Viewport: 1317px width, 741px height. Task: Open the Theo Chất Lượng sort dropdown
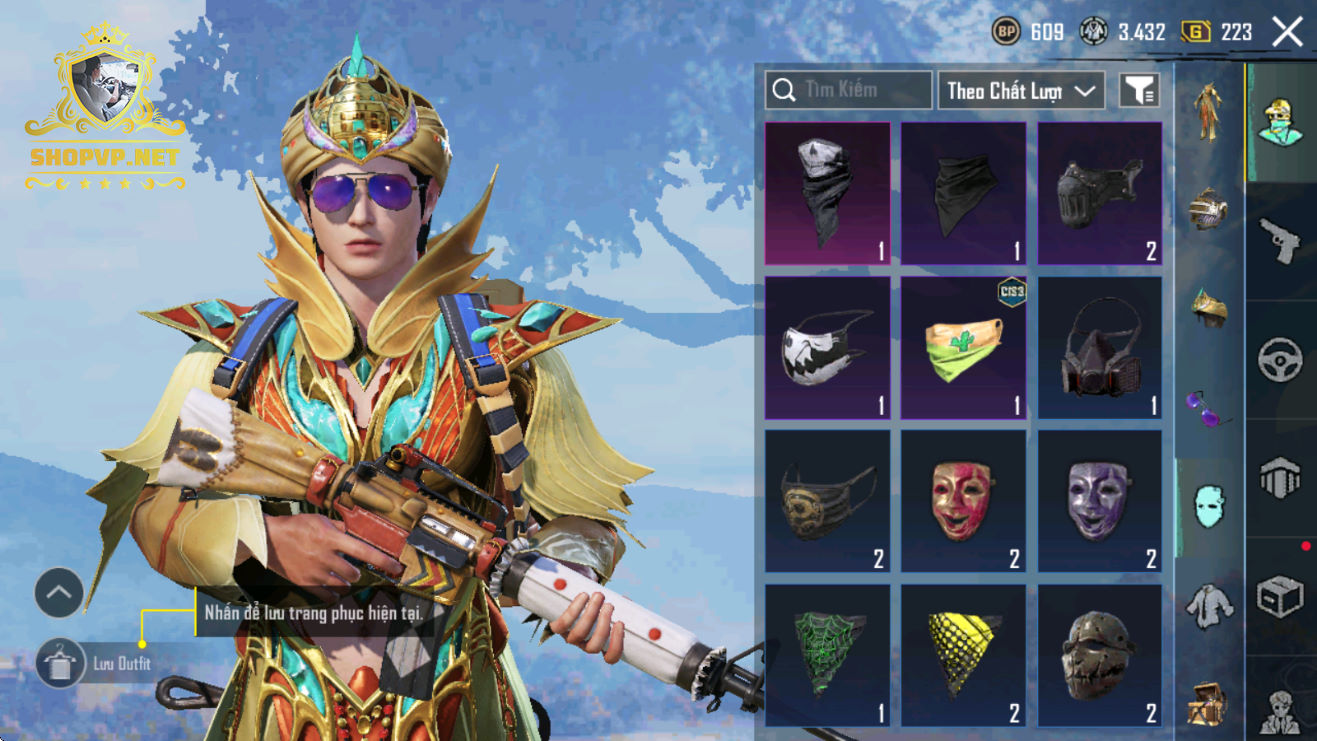coord(1020,91)
